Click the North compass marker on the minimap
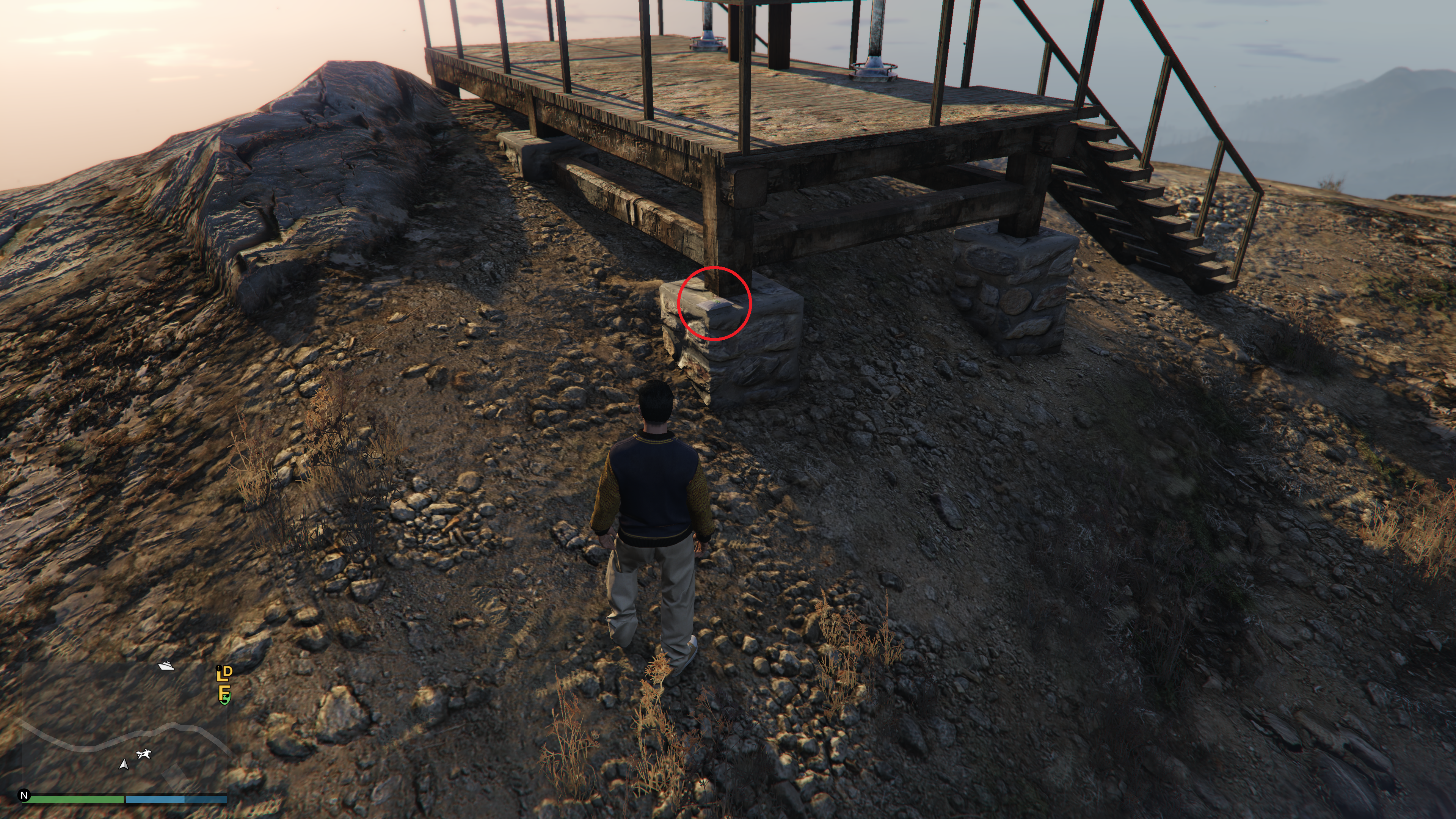The height and width of the screenshot is (819, 1456). tap(24, 795)
